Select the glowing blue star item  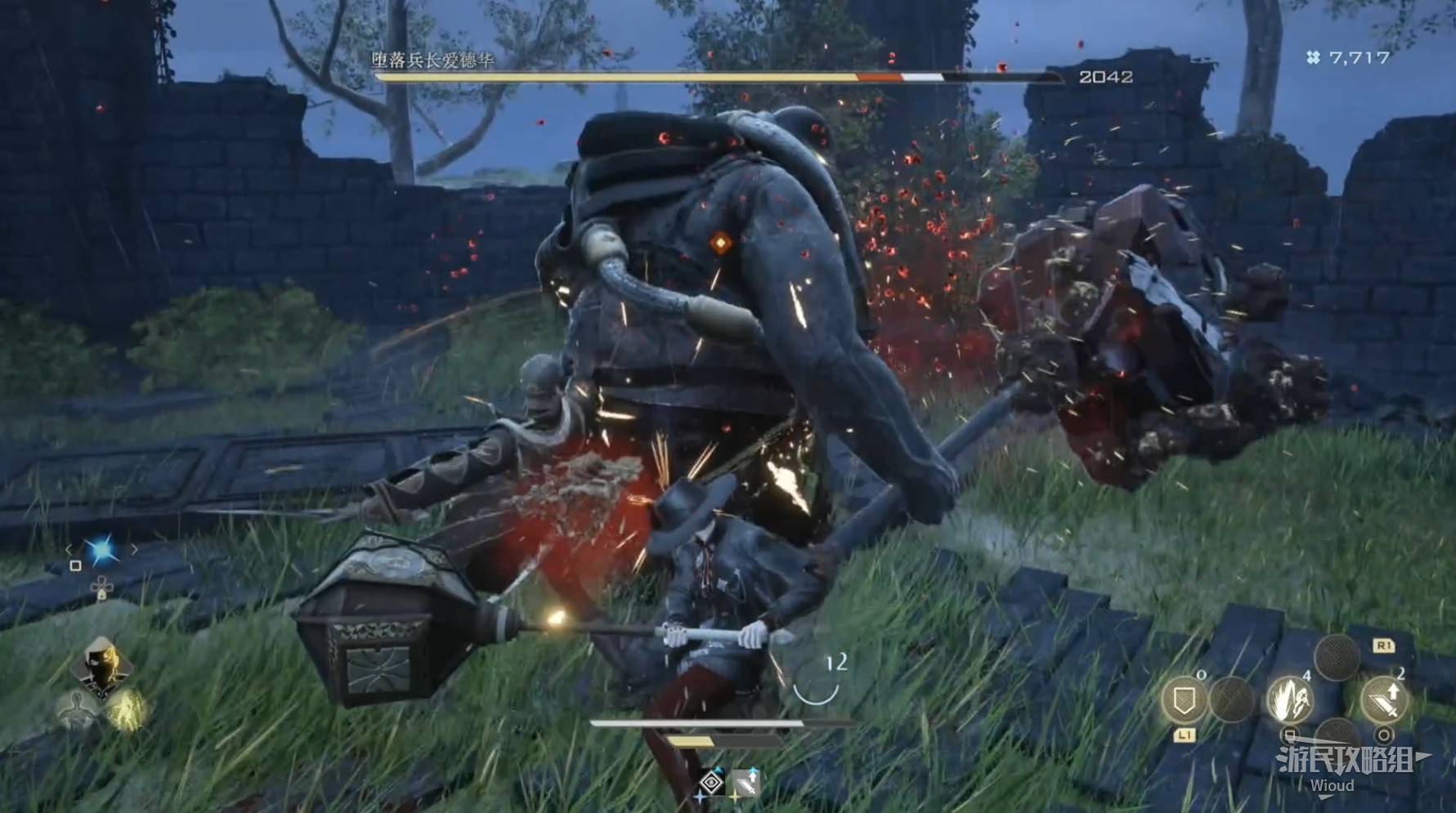click(102, 551)
